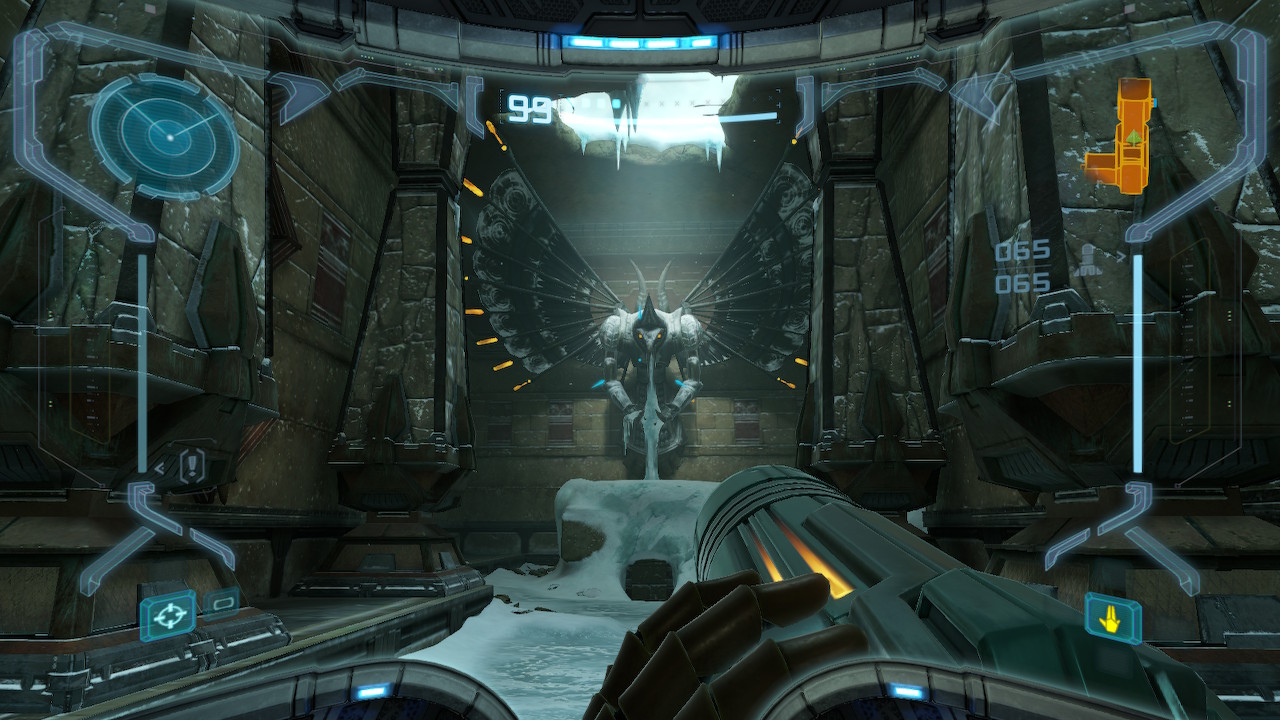Click the exclamation mark threat indicator
This screenshot has width=1280, height=720.
point(191,465)
